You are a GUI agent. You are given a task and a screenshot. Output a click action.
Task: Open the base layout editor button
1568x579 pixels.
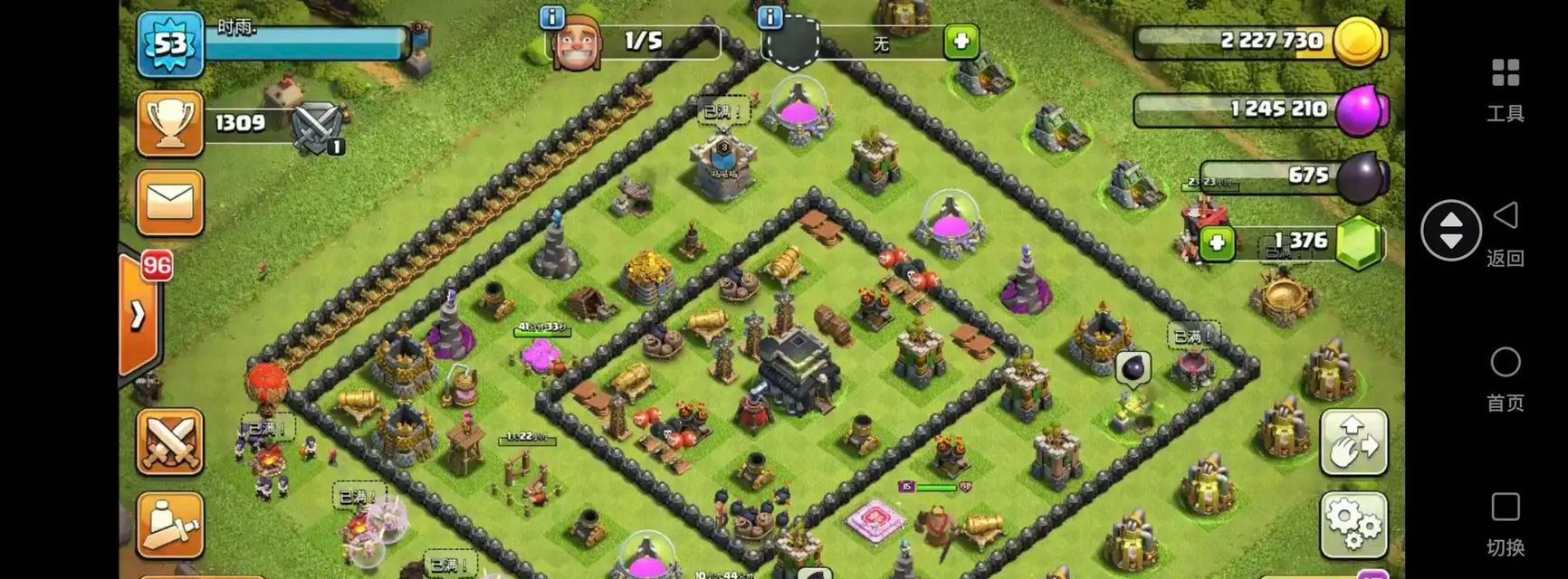1353,442
